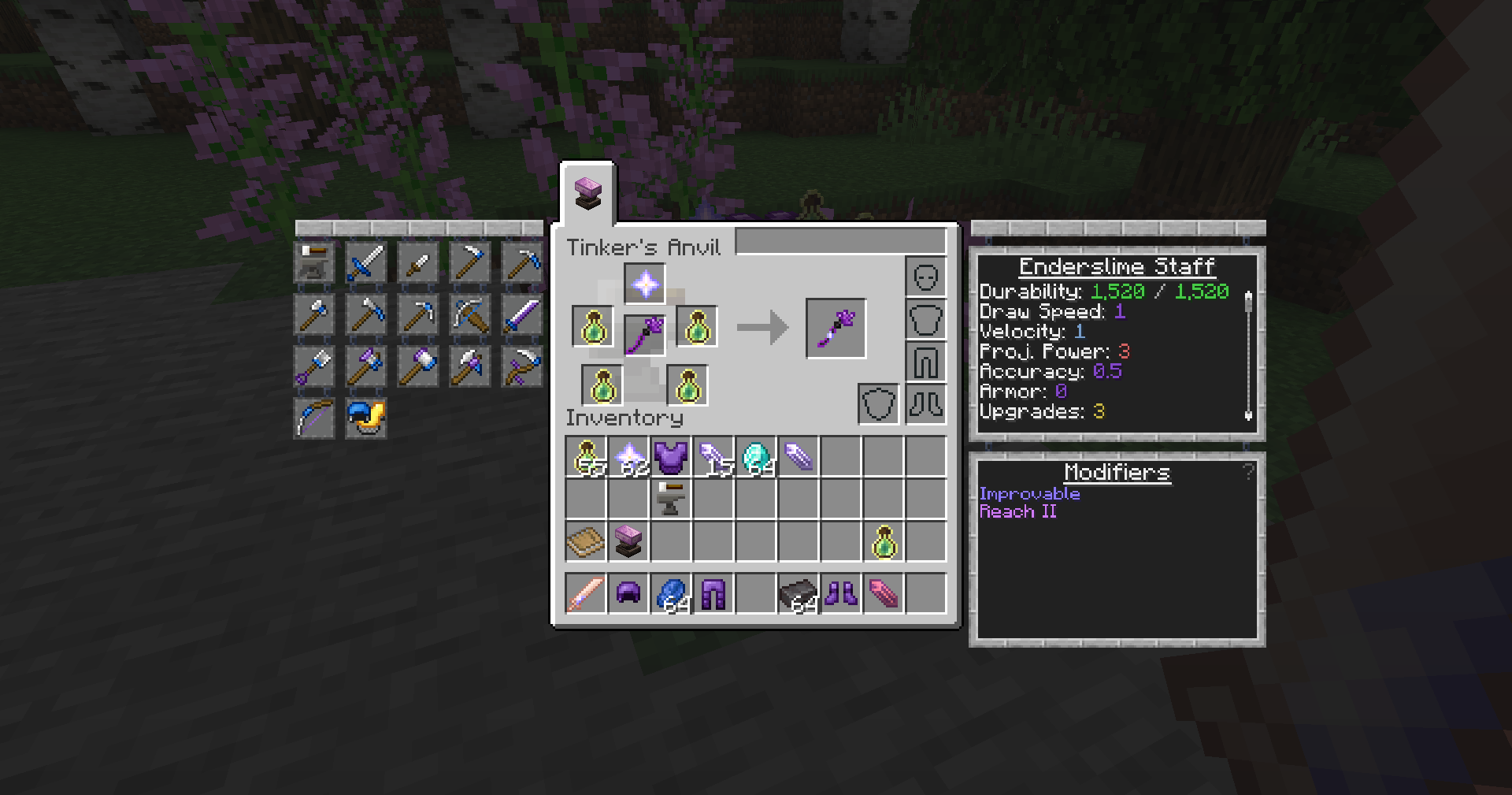
Task: Click the question mark on the Modifiers panel
Action: tap(1248, 472)
